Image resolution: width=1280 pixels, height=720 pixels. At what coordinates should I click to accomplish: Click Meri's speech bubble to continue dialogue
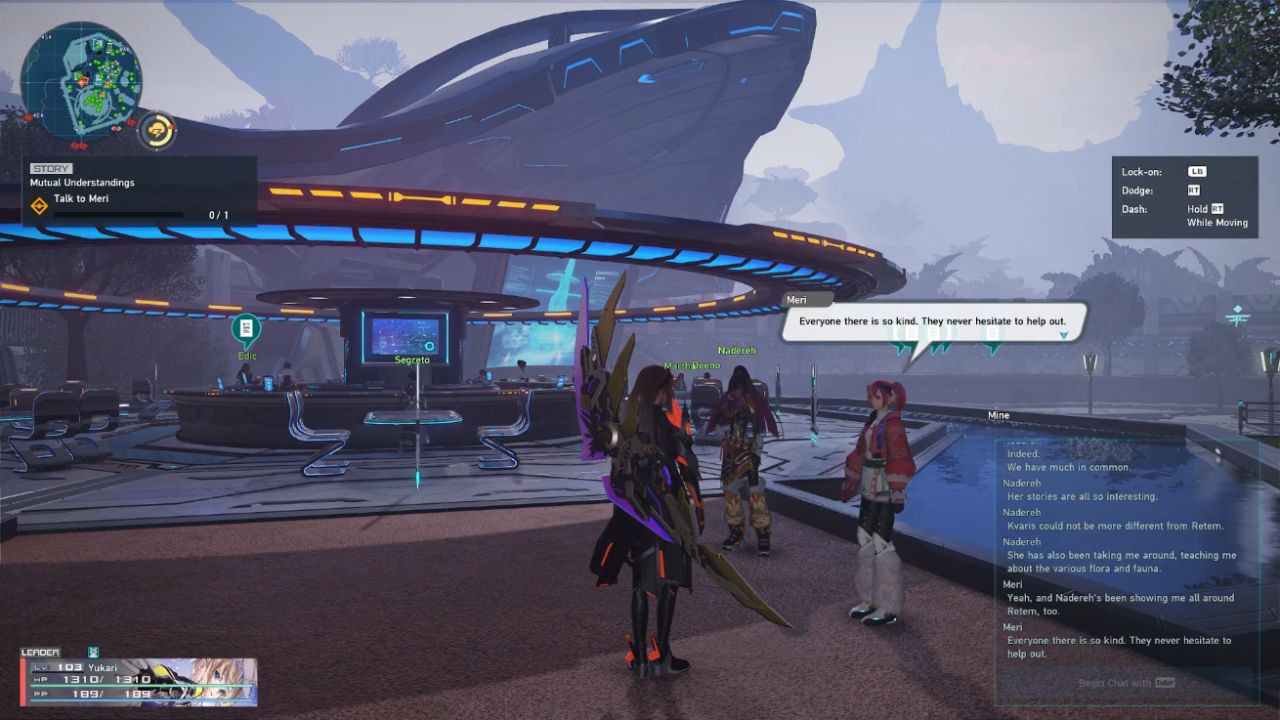931,323
